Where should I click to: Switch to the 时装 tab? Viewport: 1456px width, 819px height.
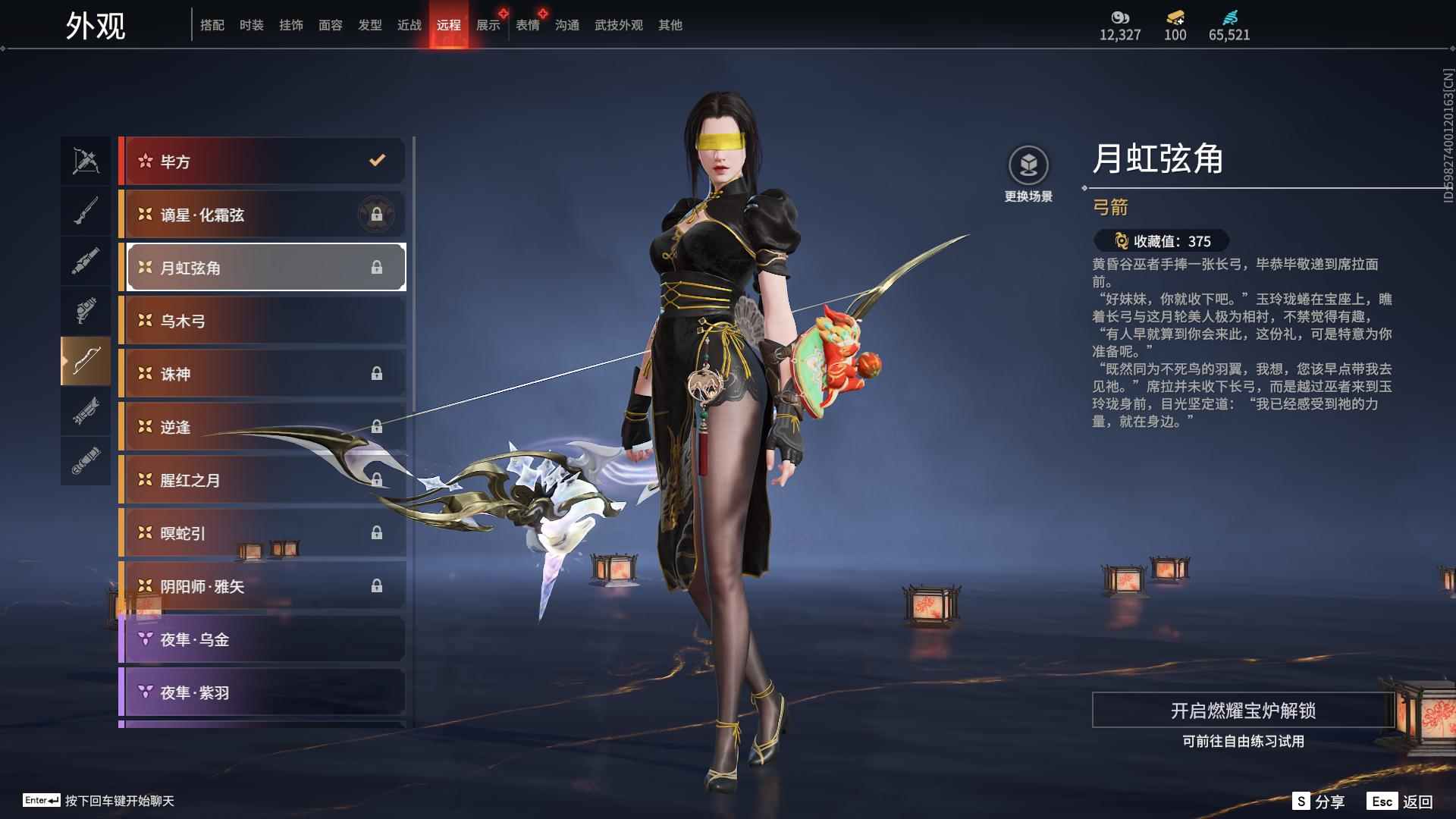point(251,24)
